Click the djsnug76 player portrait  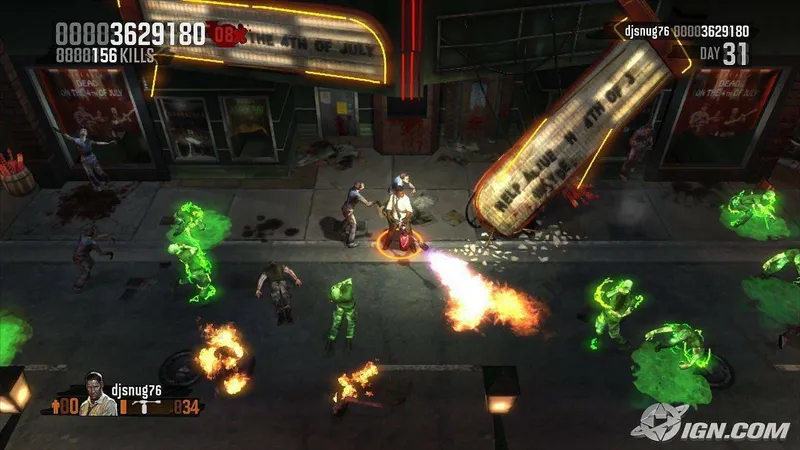click(x=99, y=392)
